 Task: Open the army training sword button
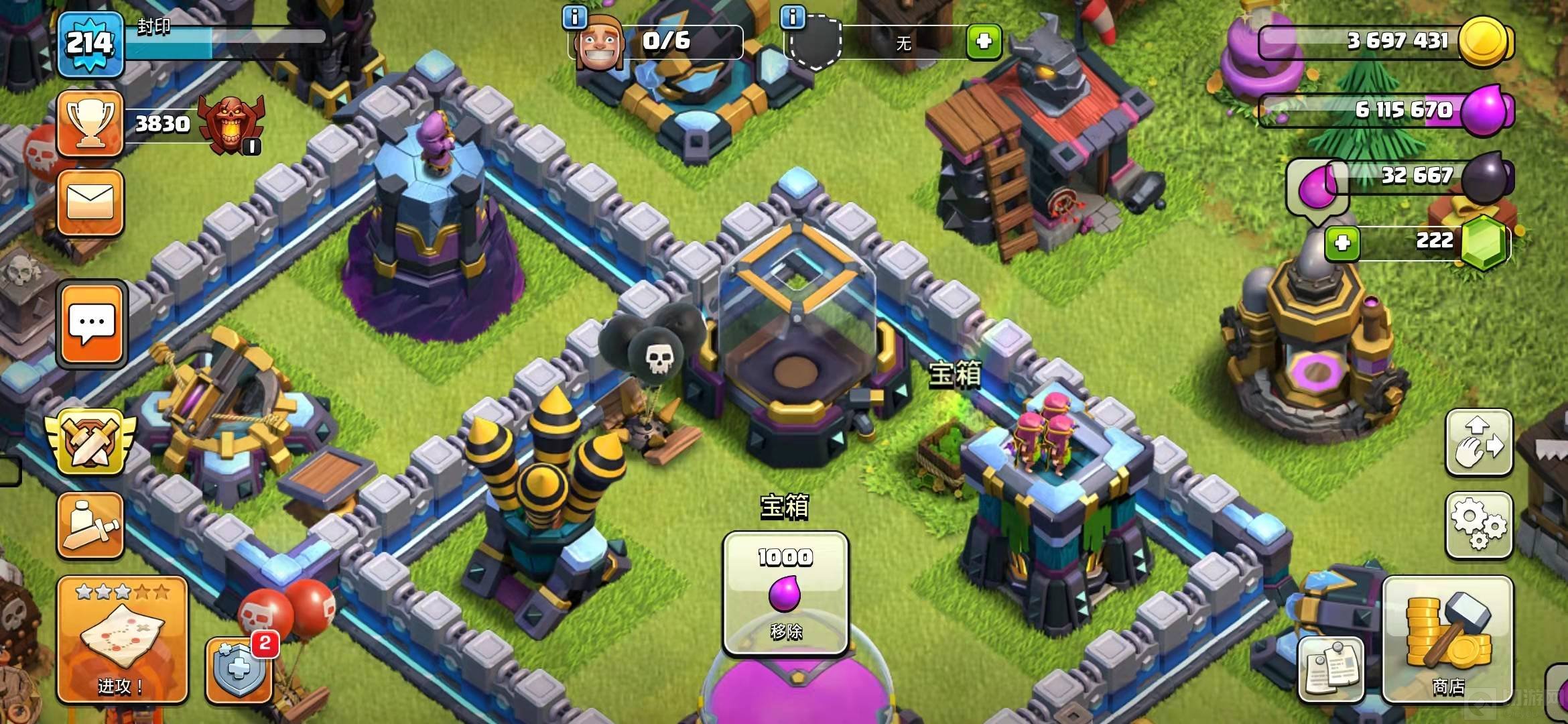click(90, 526)
